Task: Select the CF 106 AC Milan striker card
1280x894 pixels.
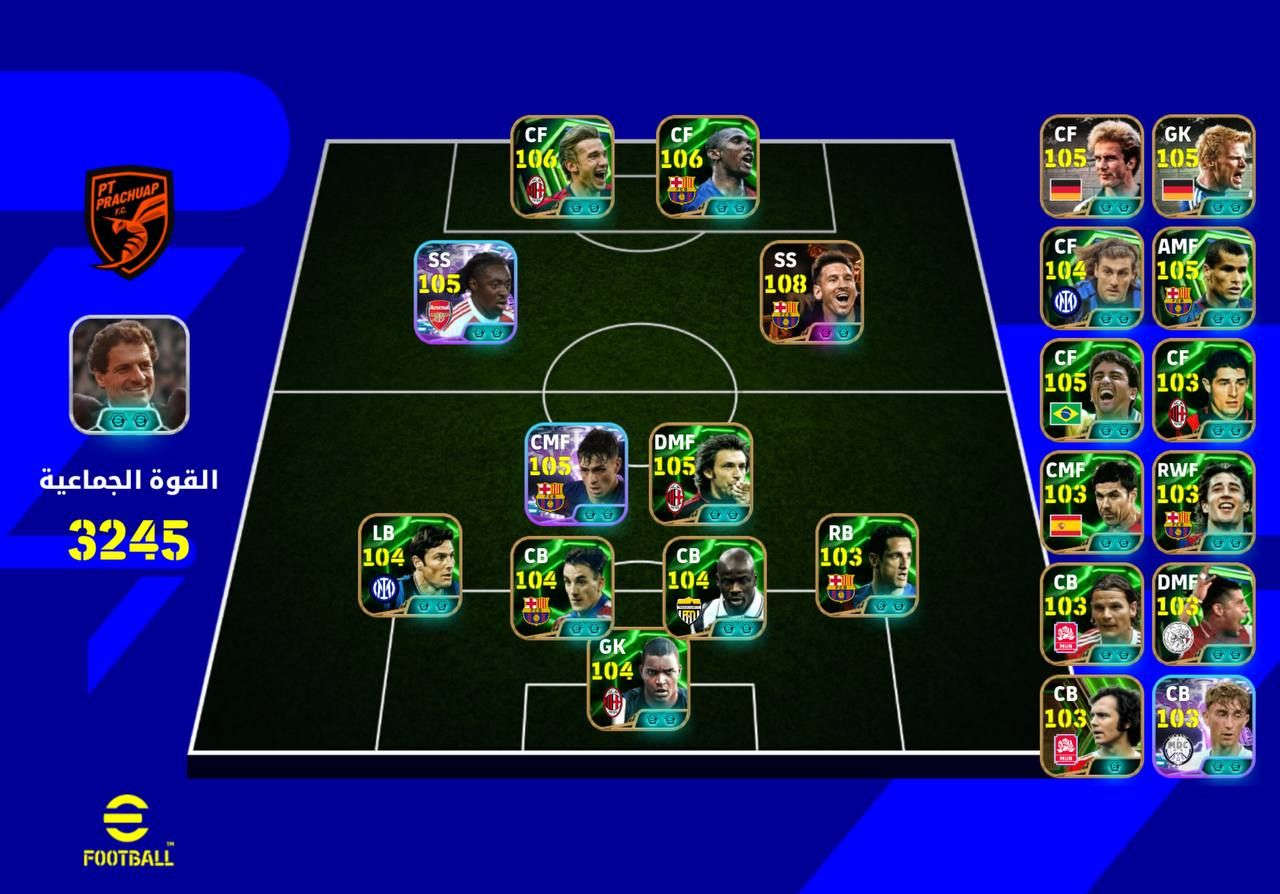Action: pyautogui.click(x=562, y=167)
